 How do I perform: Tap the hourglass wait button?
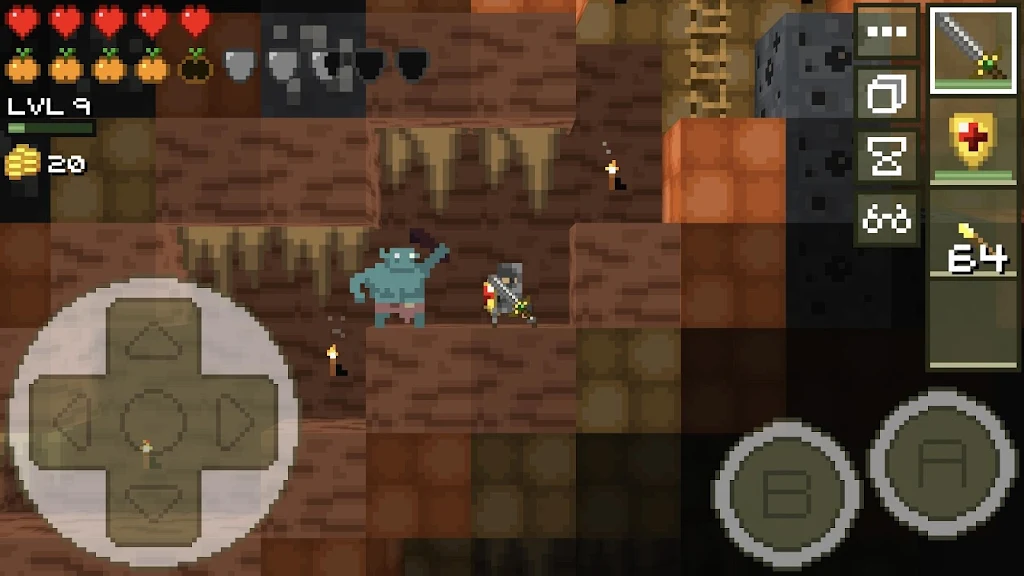886,157
